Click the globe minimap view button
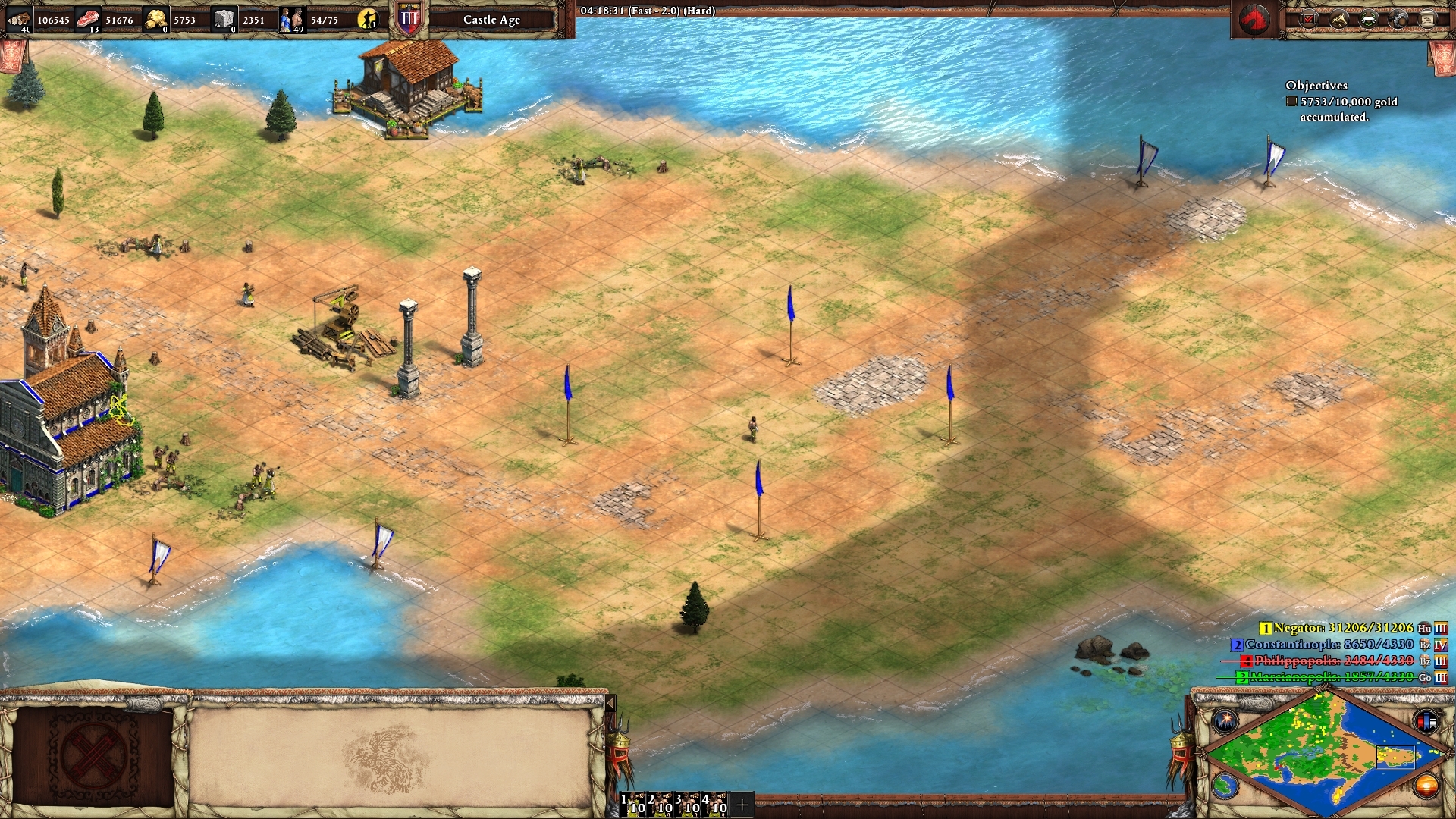This screenshot has width=1456, height=819. tap(1225, 786)
